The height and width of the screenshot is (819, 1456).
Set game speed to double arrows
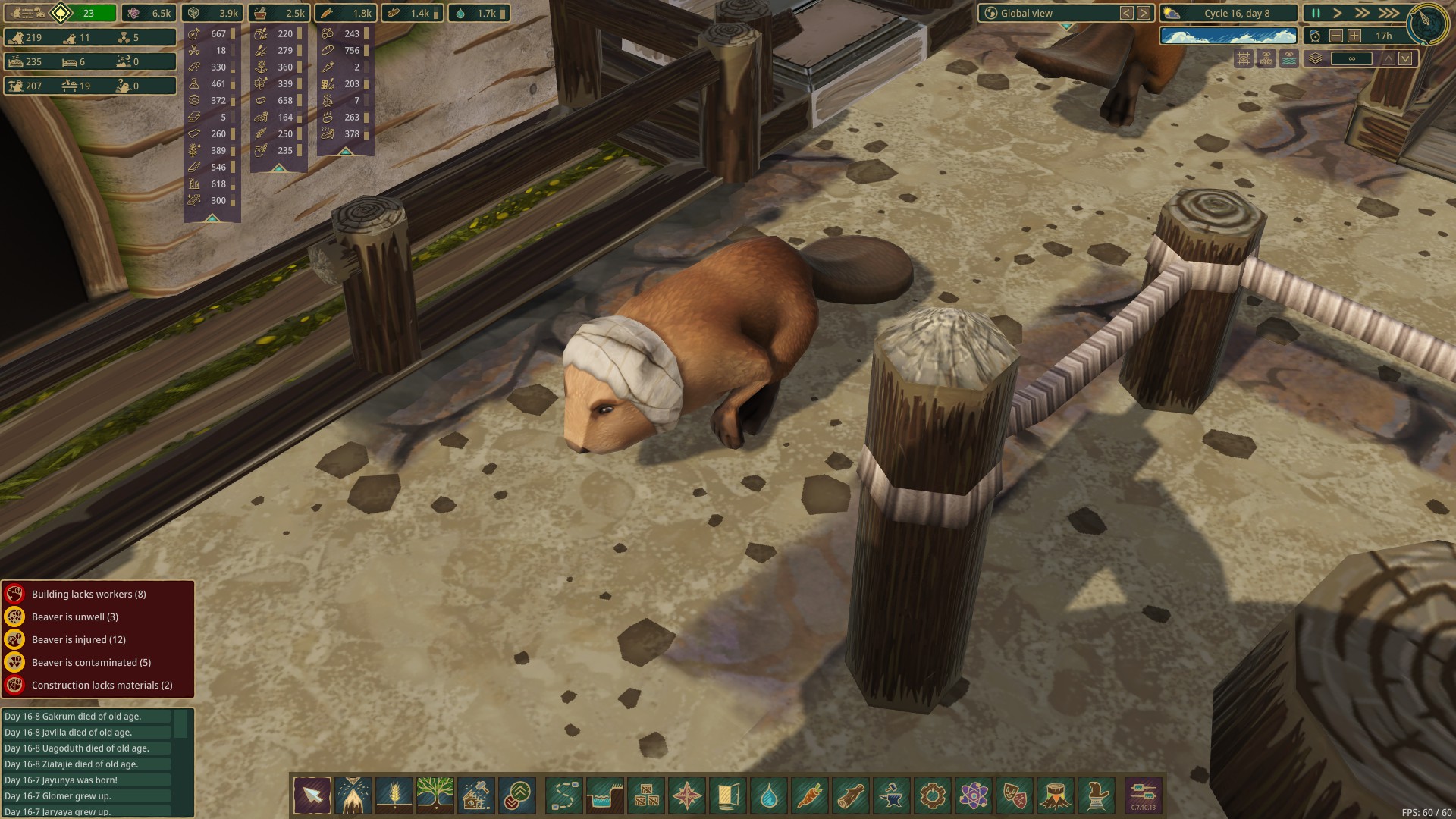[x=1363, y=13]
